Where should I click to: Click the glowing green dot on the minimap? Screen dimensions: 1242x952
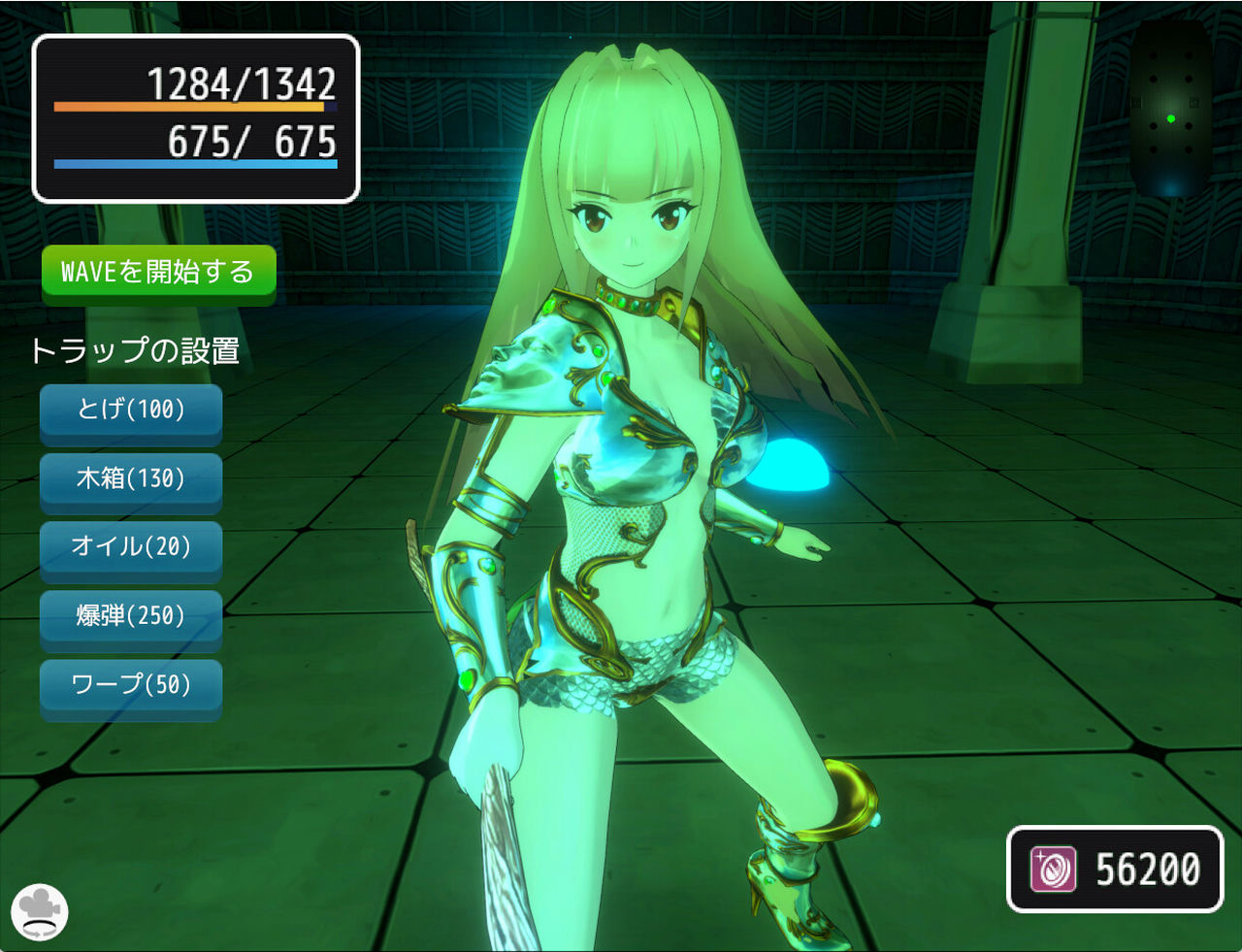(1173, 116)
